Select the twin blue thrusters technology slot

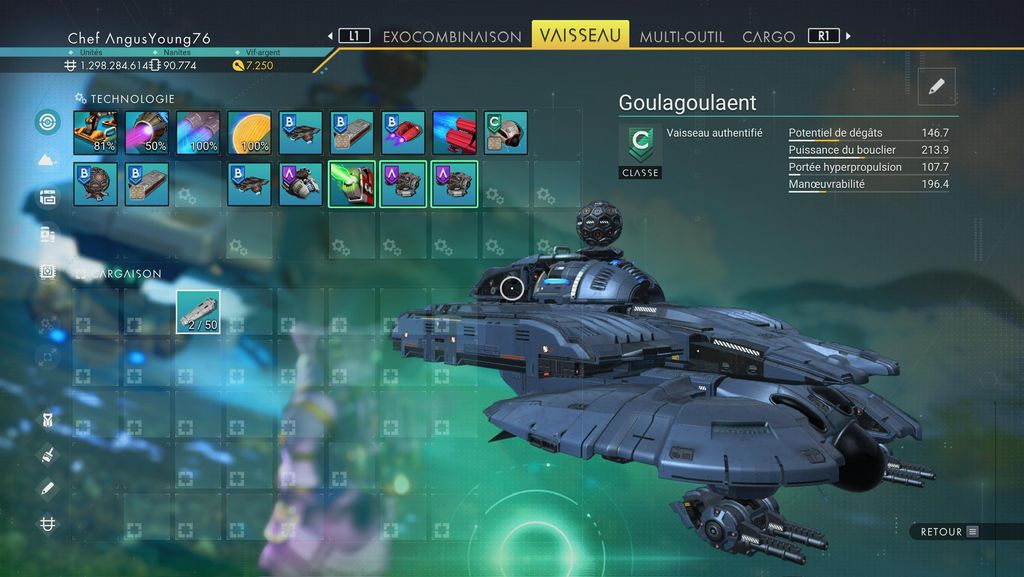point(198,132)
